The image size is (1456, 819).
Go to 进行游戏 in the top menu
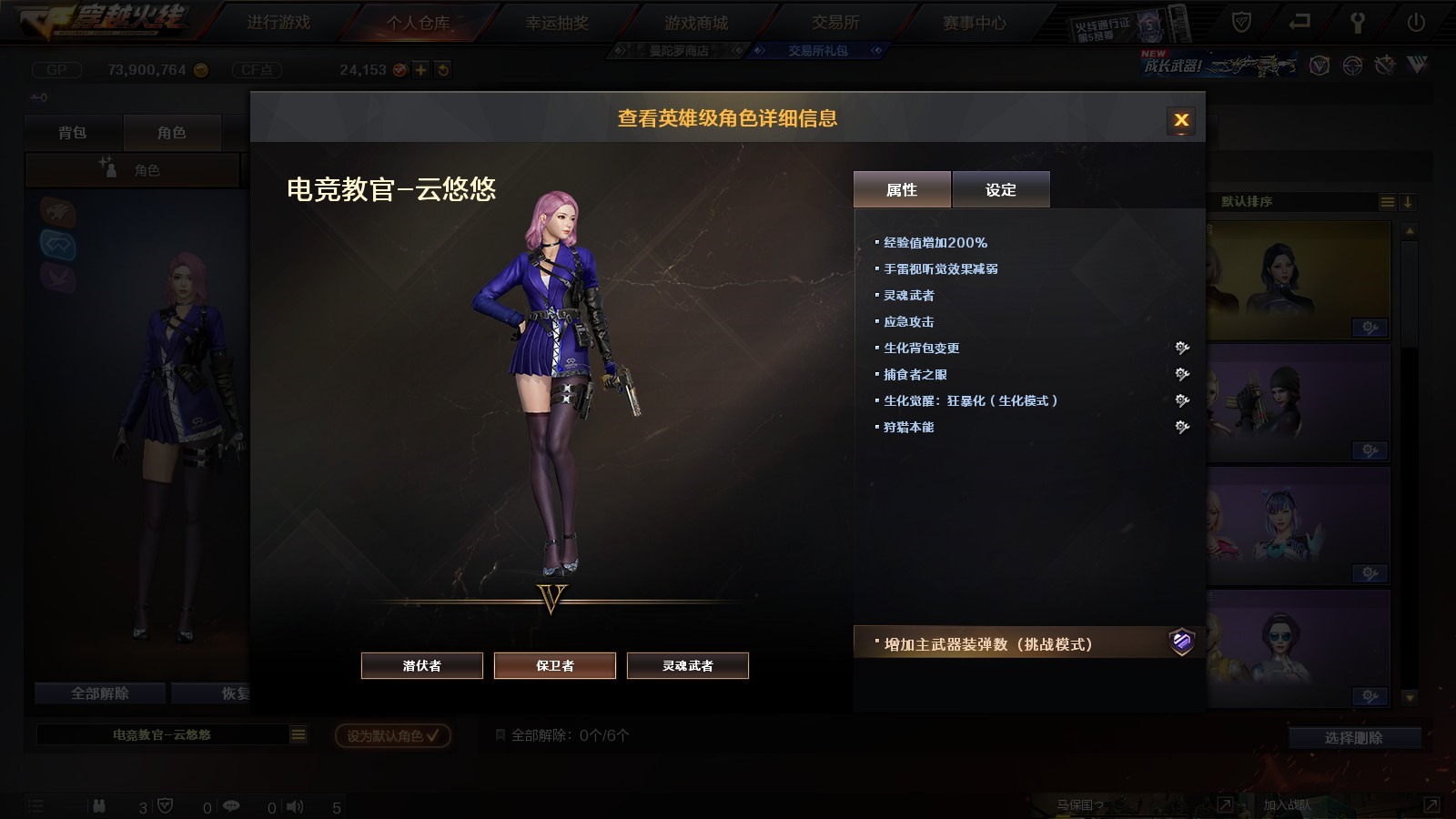[x=278, y=23]
